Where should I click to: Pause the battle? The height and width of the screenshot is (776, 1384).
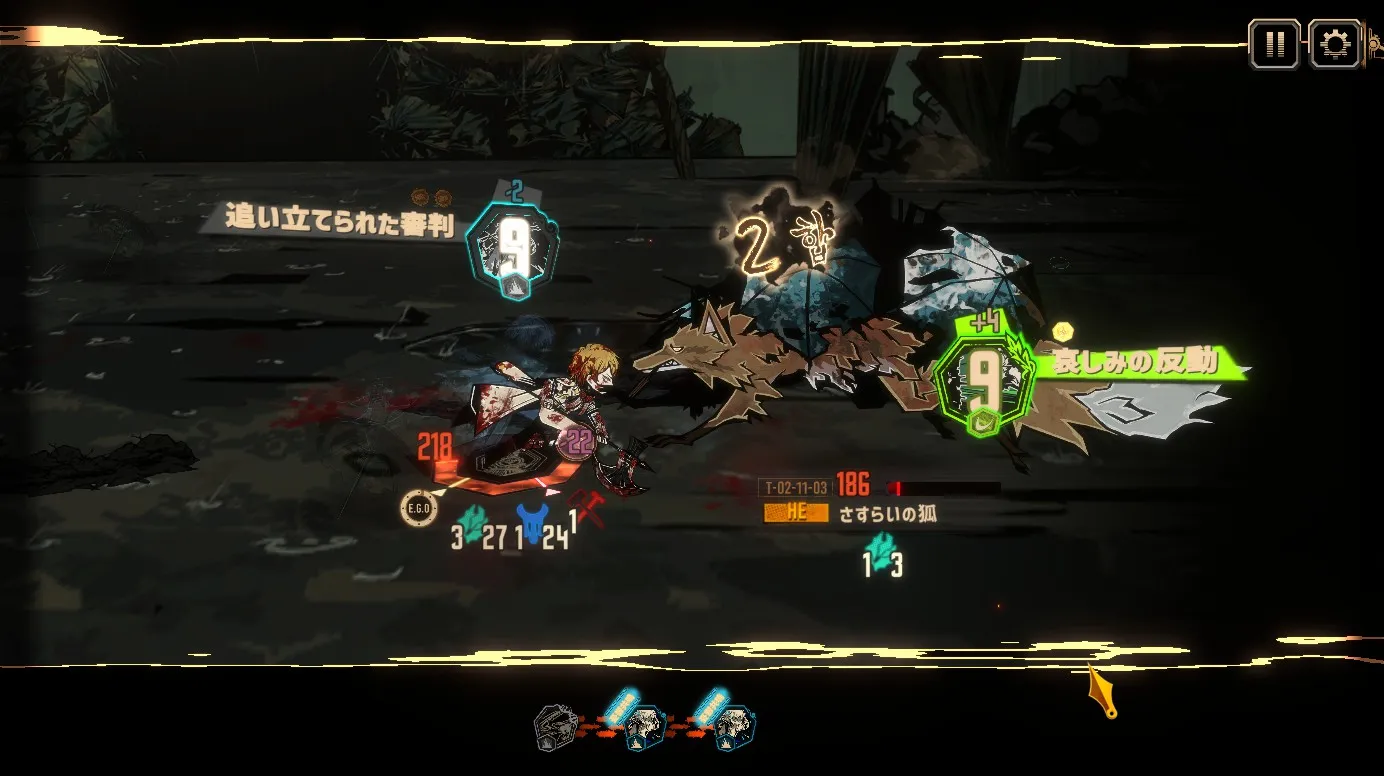tap(1274, 44)
